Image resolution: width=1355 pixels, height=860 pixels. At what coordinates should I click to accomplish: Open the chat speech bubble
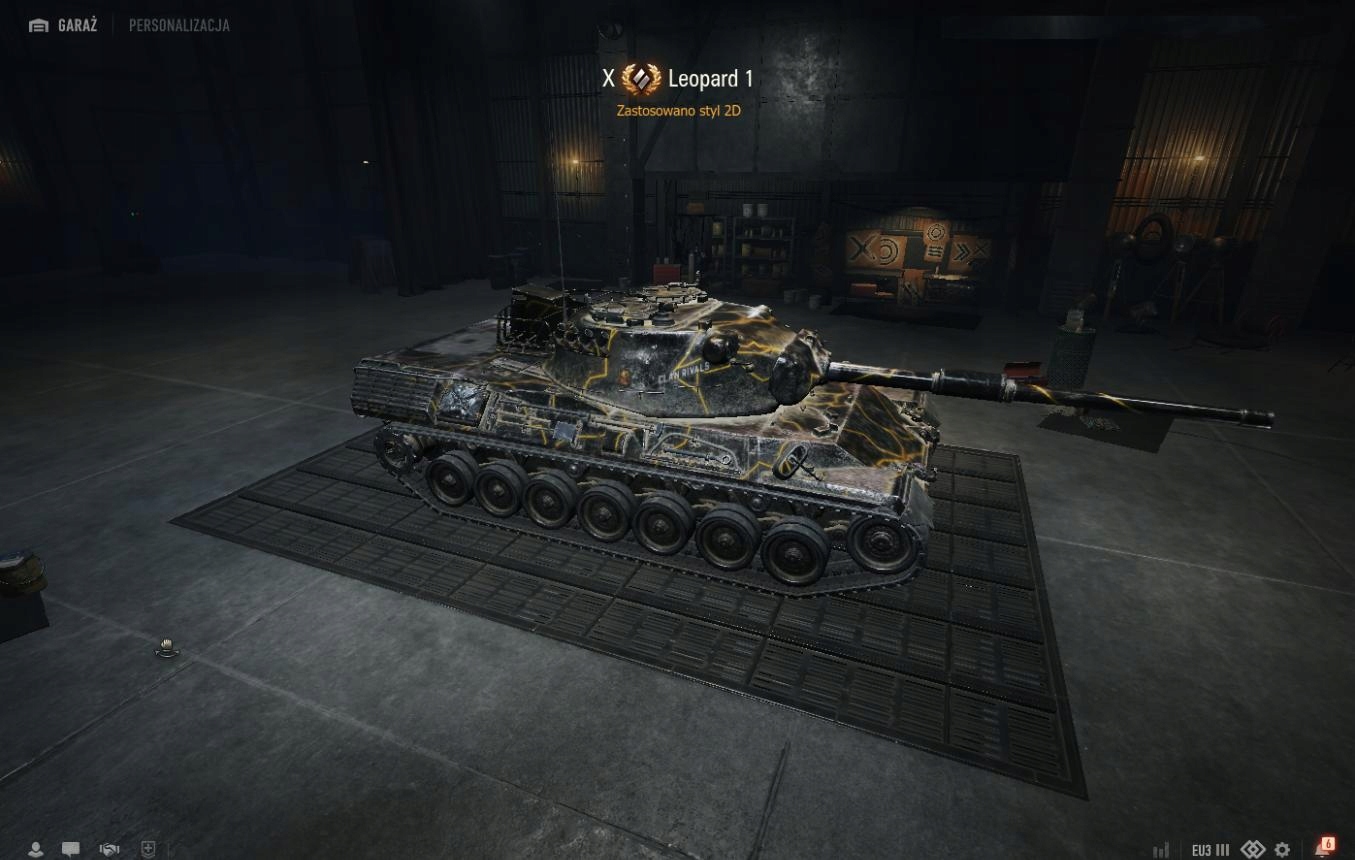[x=71, y=849]
